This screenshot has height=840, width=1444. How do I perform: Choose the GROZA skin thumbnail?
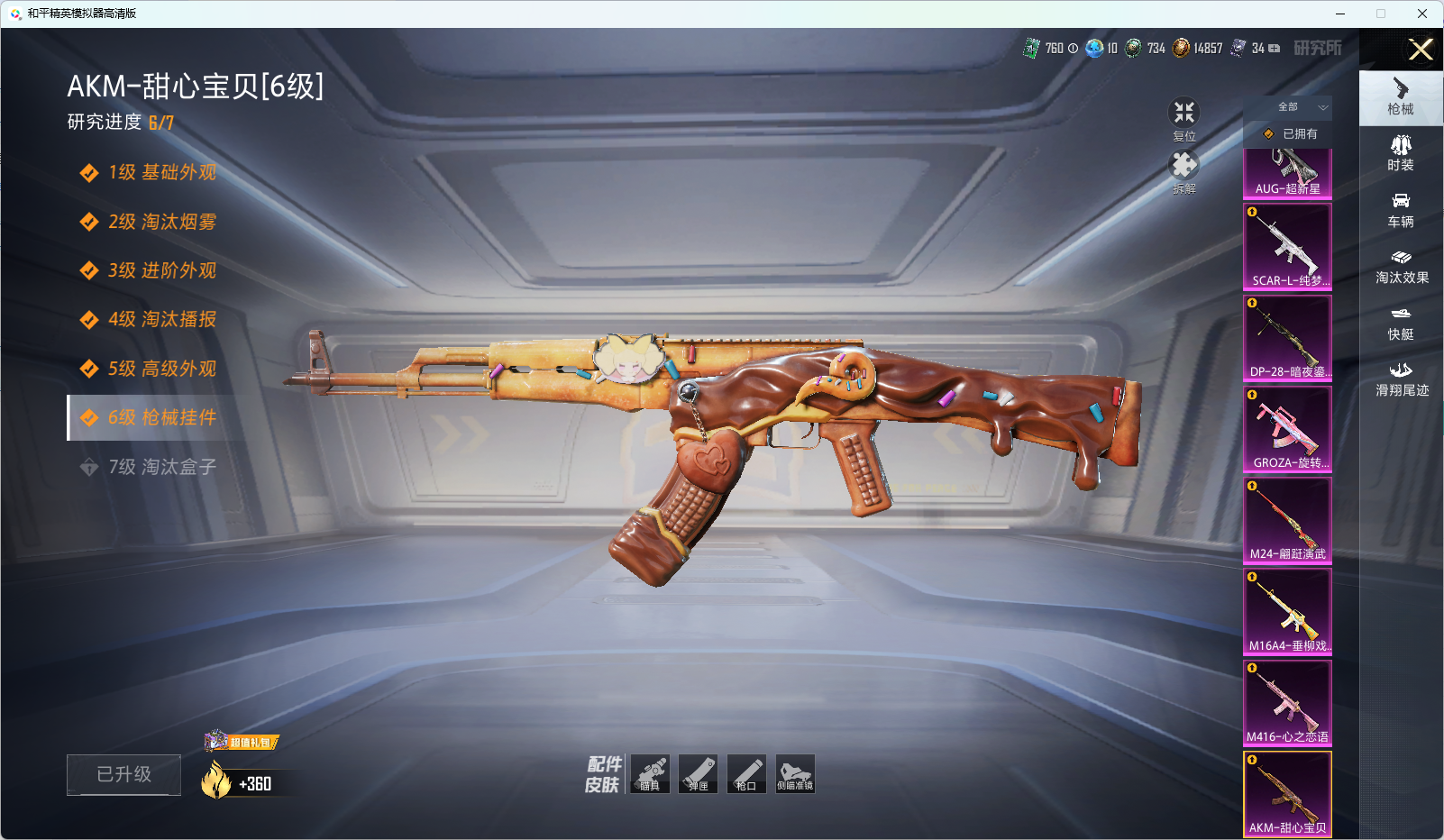1287,429
